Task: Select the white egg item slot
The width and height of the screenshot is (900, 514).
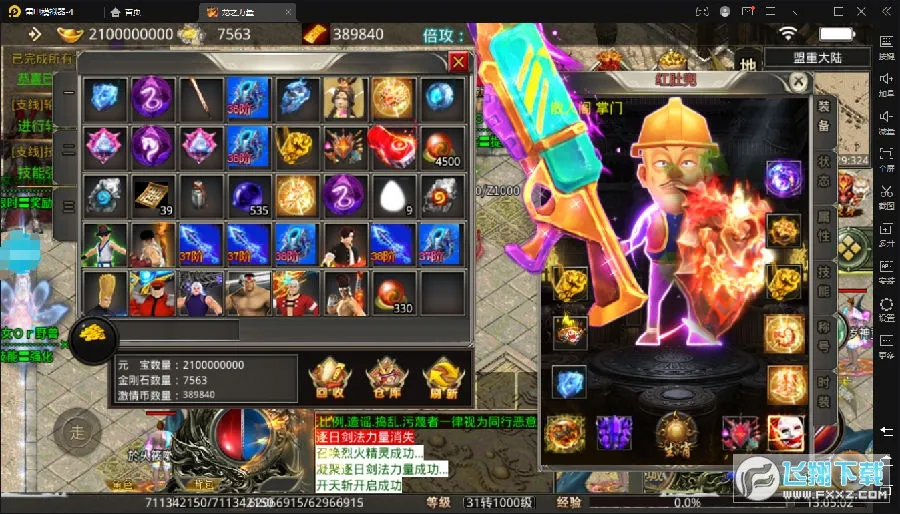Action: pos(393,194)
